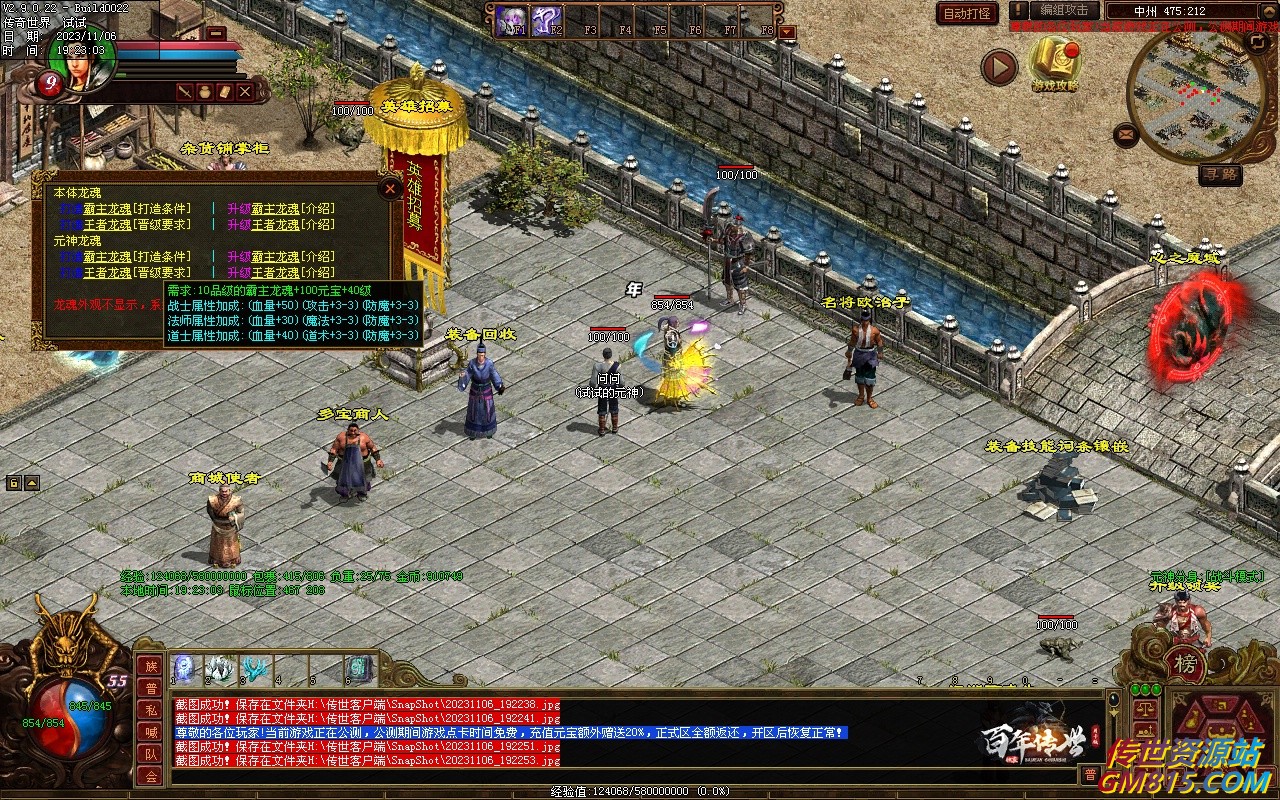The height and width of the screenshot is (800, 1280).
Task: Select the 会 guild chat channel
Action: coord(150,776)
